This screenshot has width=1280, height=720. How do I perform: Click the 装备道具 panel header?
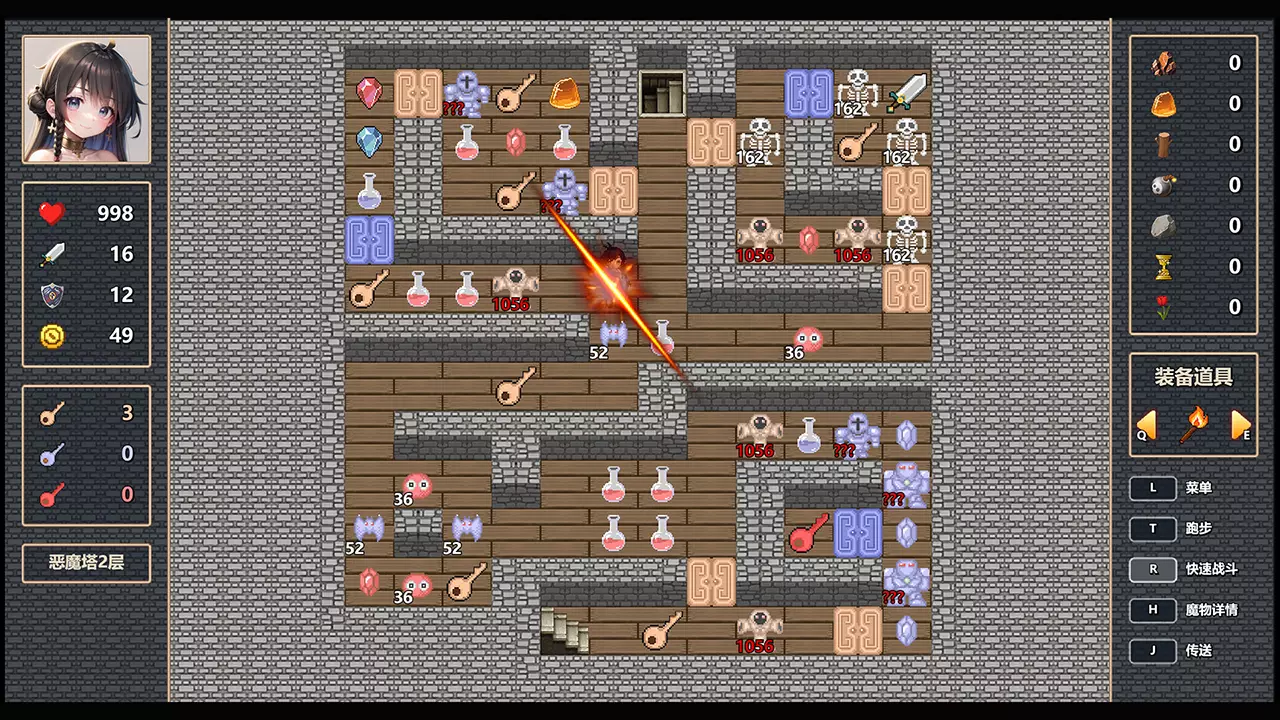pyautogui.click(x=1193, y=377)
